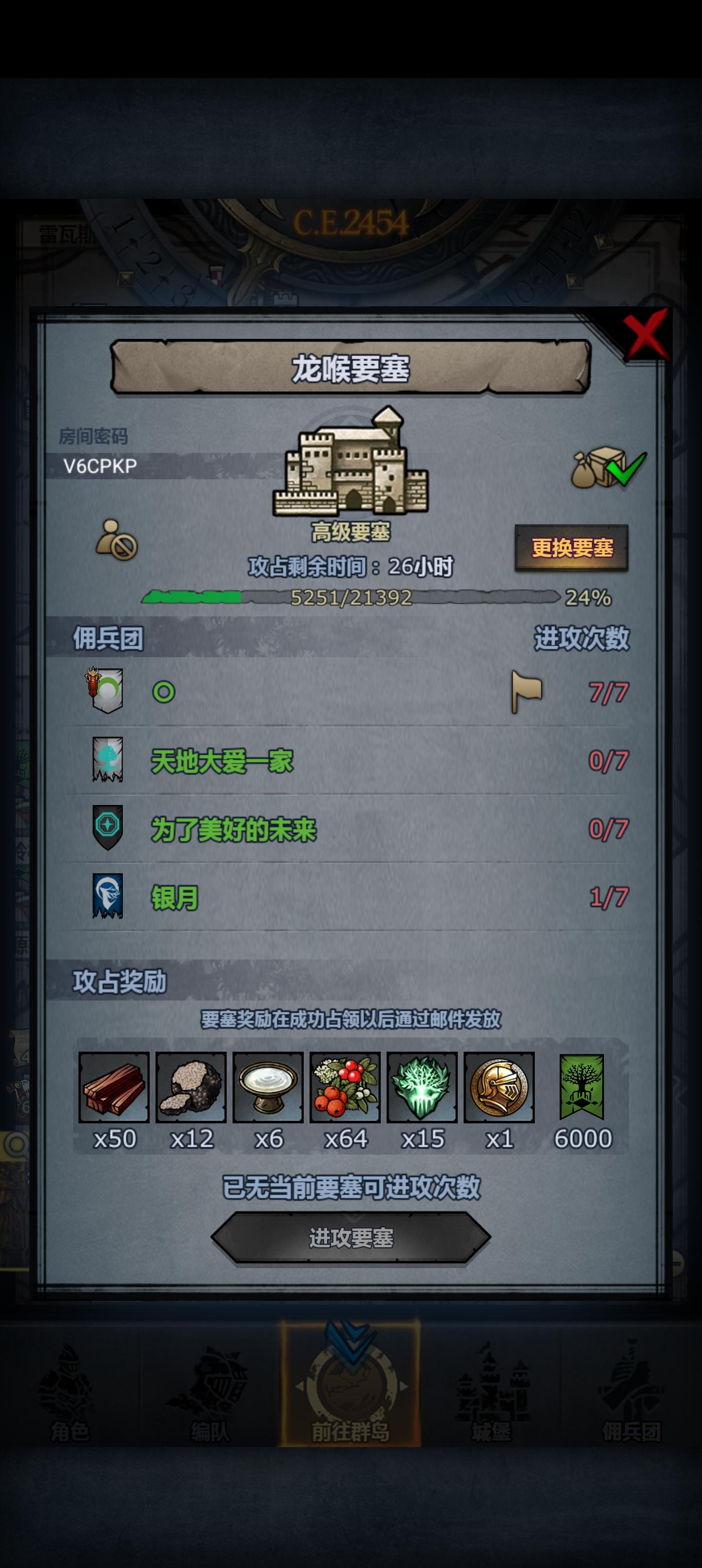Viewport: 702px width, 1568px height.
Task: Click the 为了美好的未来 guild shield emblem
Action: [107, 827]
